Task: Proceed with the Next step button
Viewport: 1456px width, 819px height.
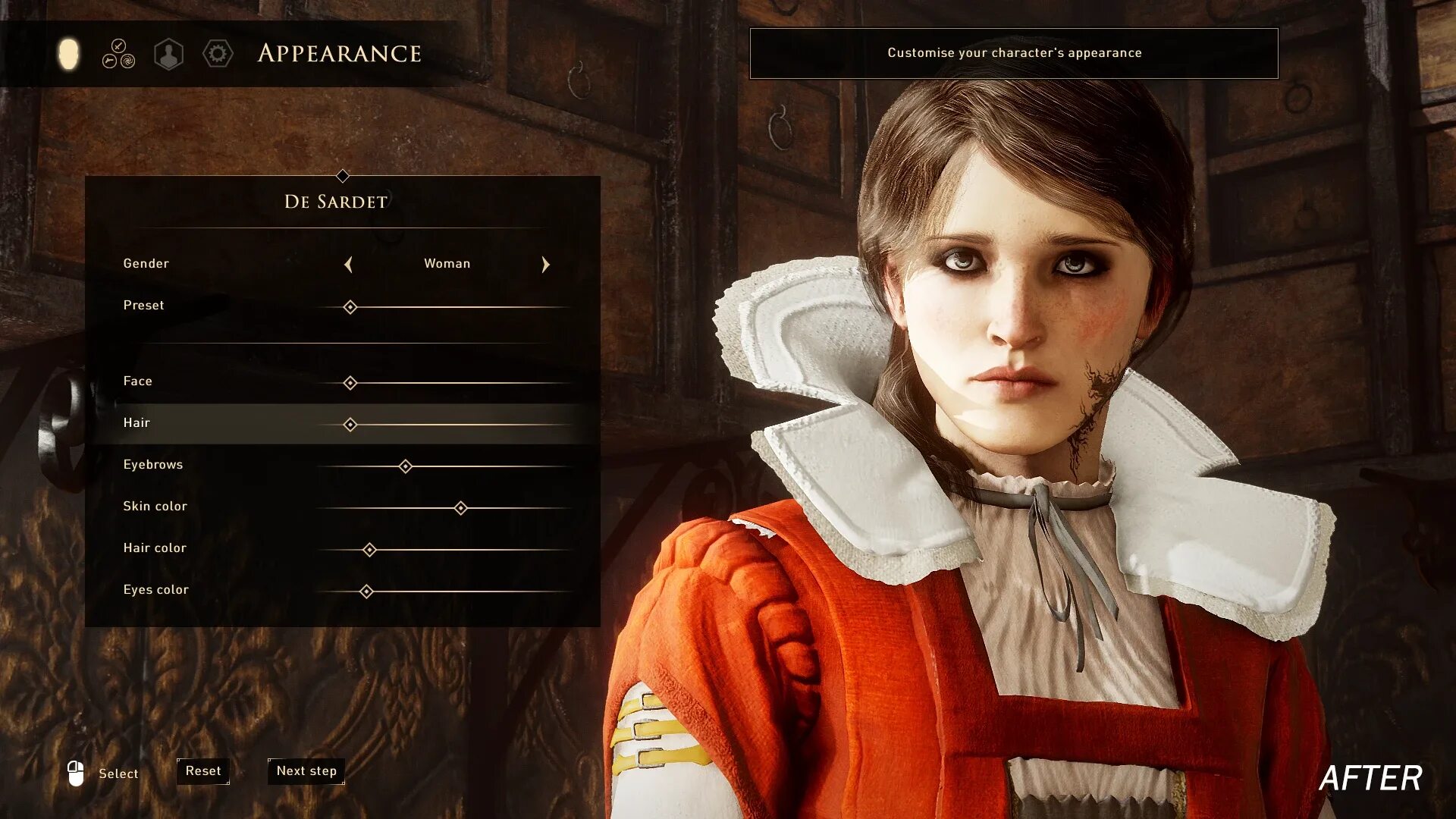Action: [x=306, y=771]
